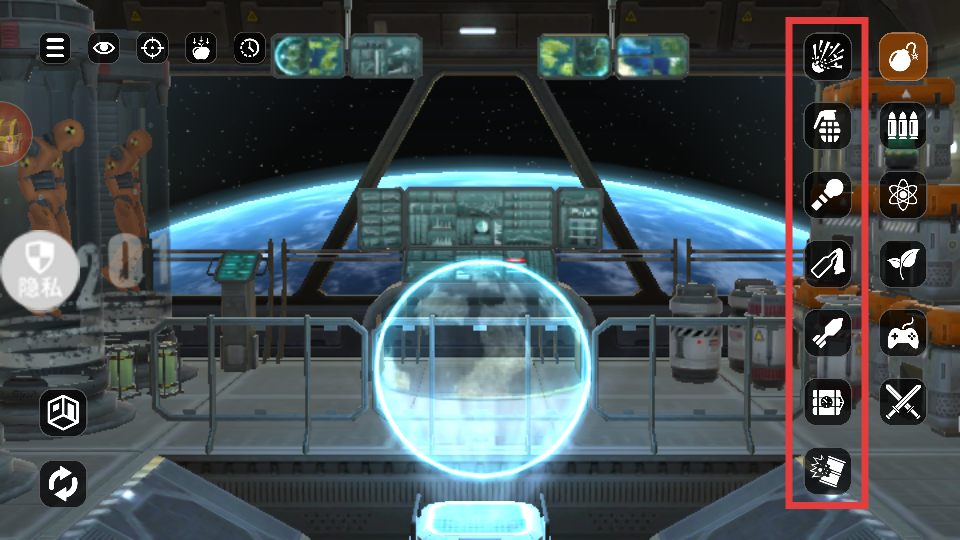
Task: Toggle the eye visibility icon
Action: pos(103,47)
